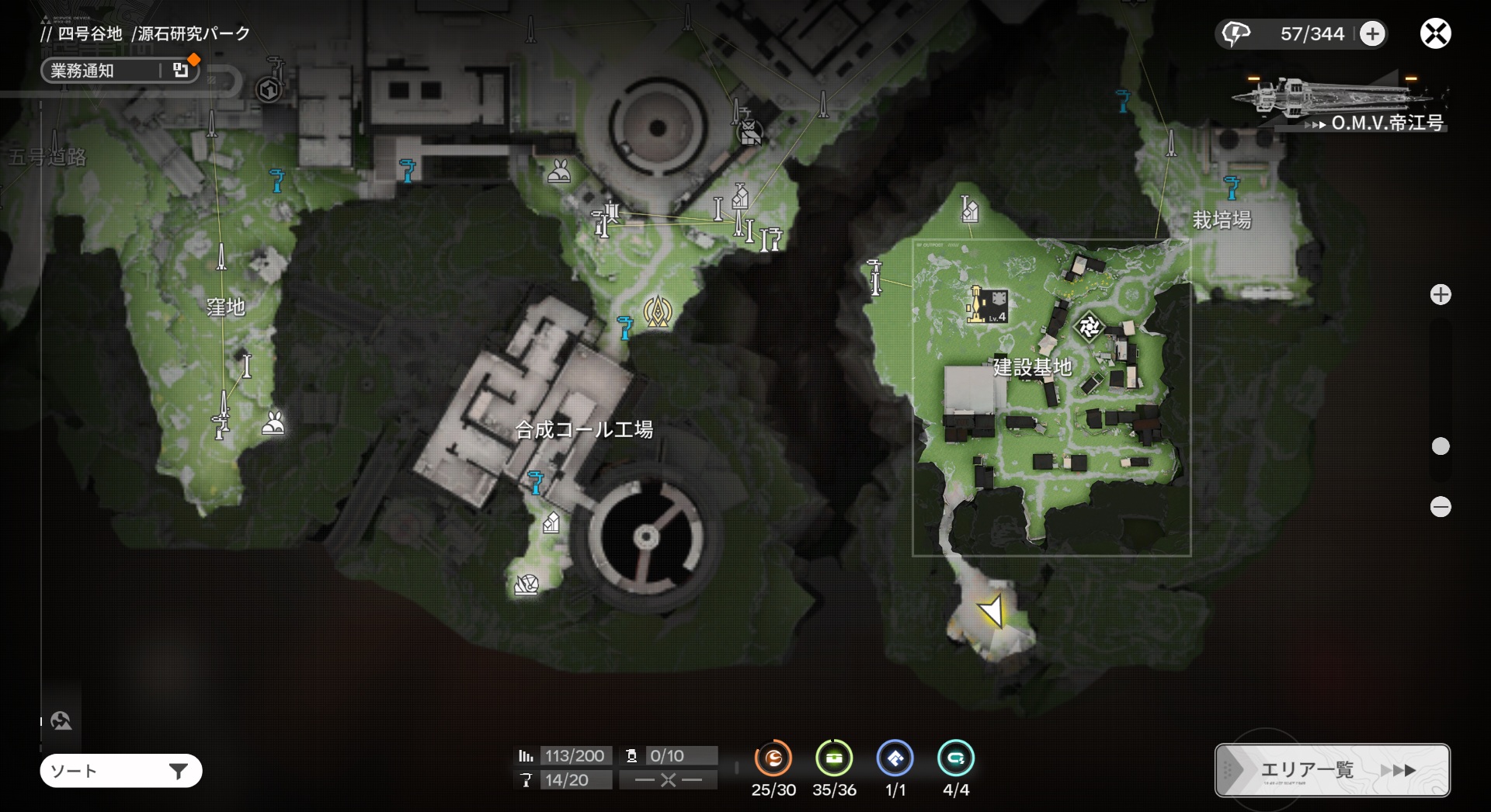1491x812 pixels.
Task: Select the orange 25/30 collectible tracker
Action: pos(773,758)
